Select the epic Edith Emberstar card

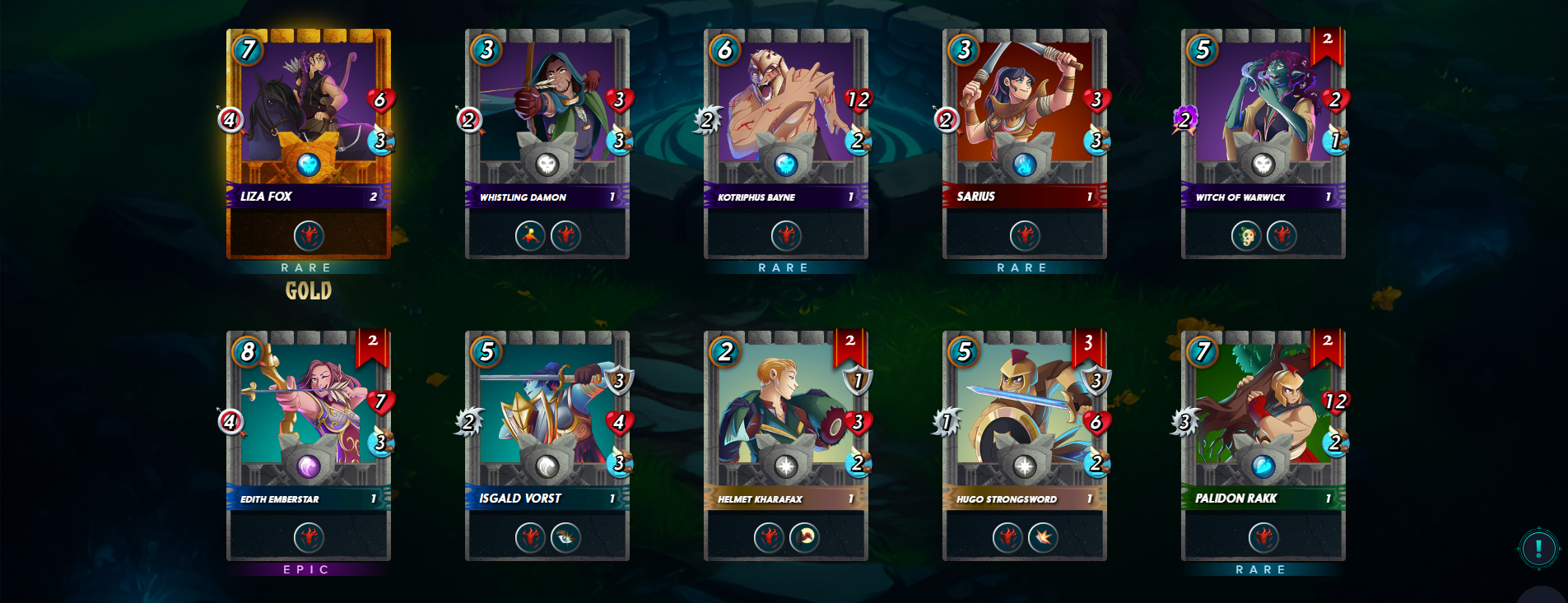click(309, 446)
